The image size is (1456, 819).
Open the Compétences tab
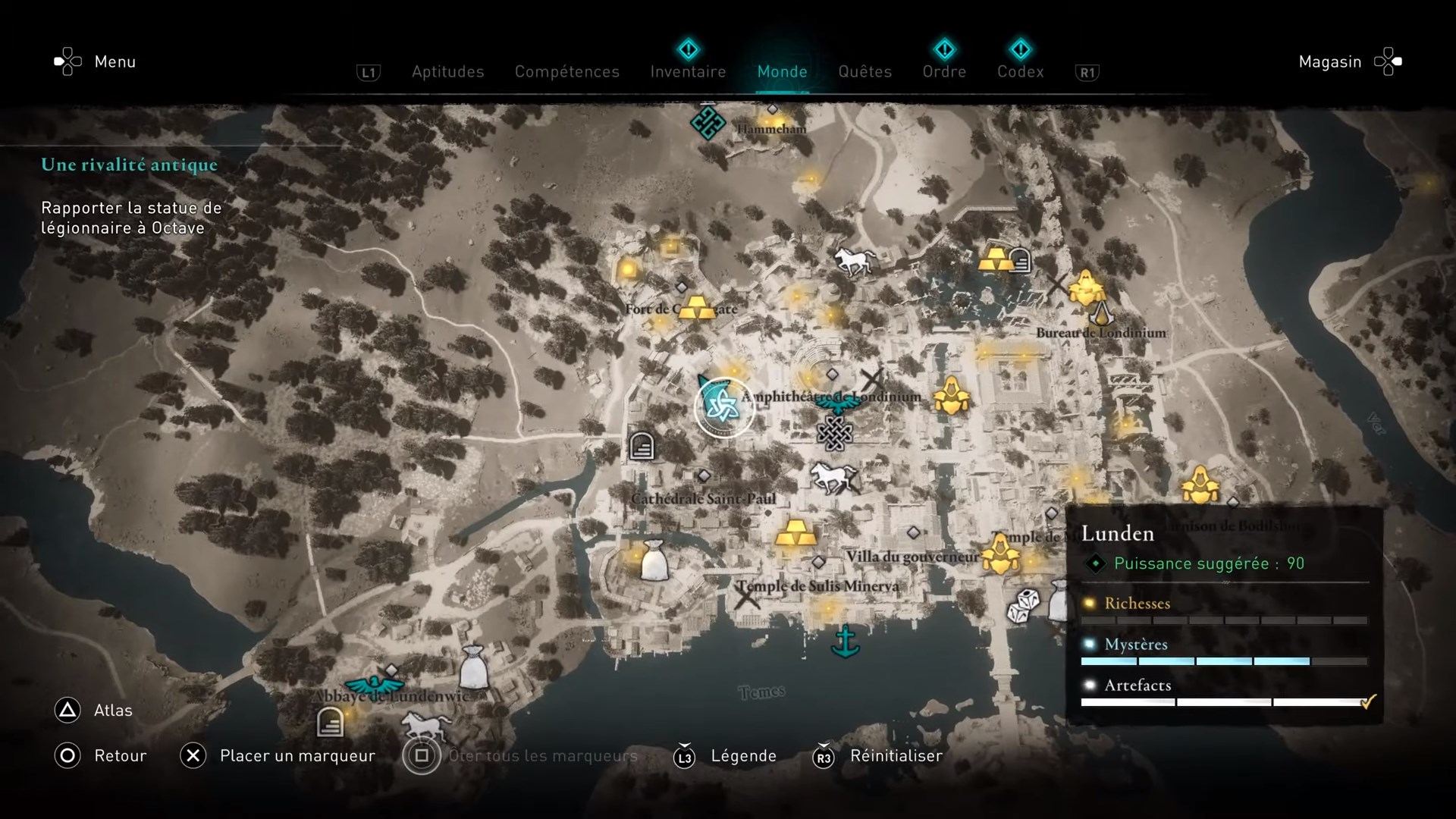coord(566,72)
